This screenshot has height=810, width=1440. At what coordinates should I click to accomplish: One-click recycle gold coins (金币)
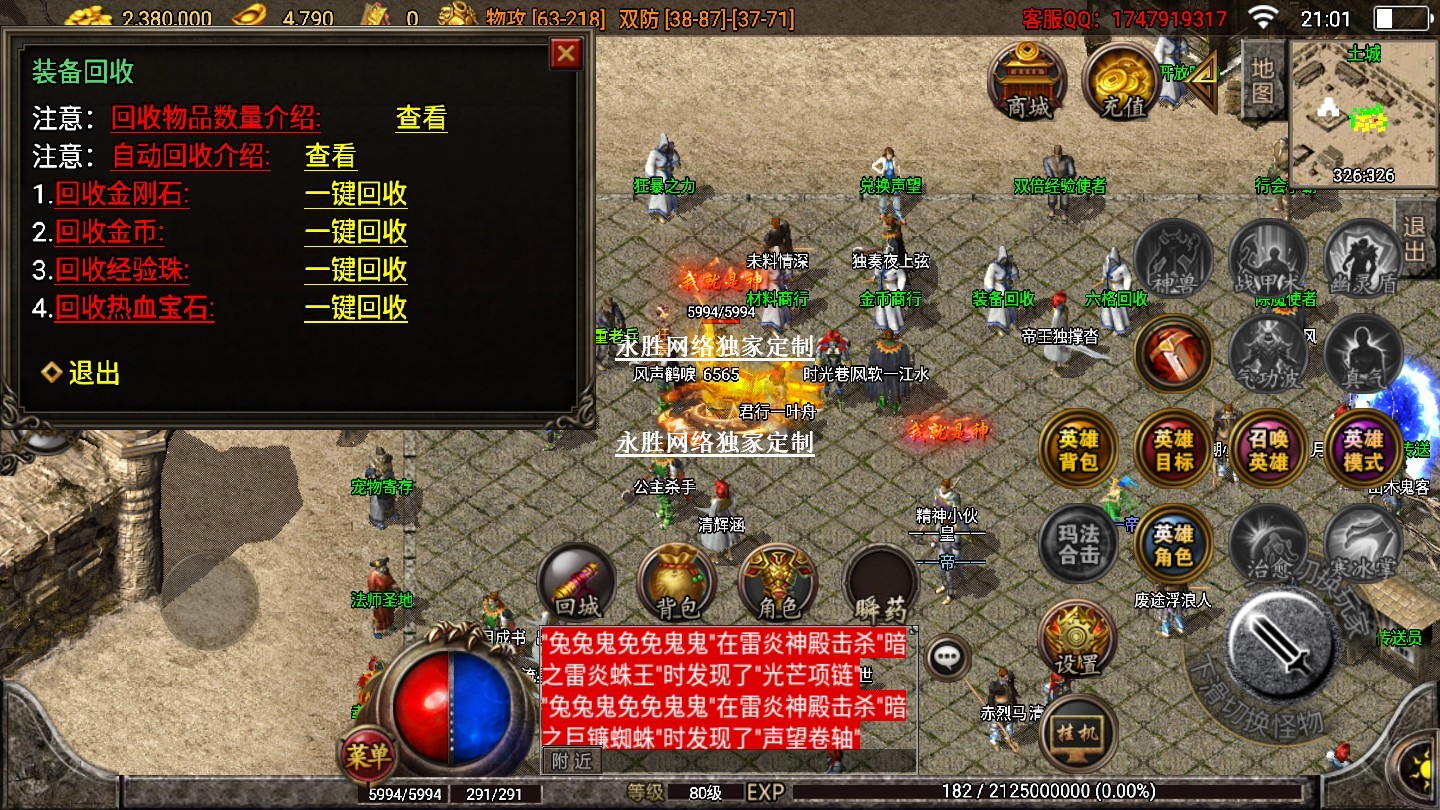click(x=355, y=232)
